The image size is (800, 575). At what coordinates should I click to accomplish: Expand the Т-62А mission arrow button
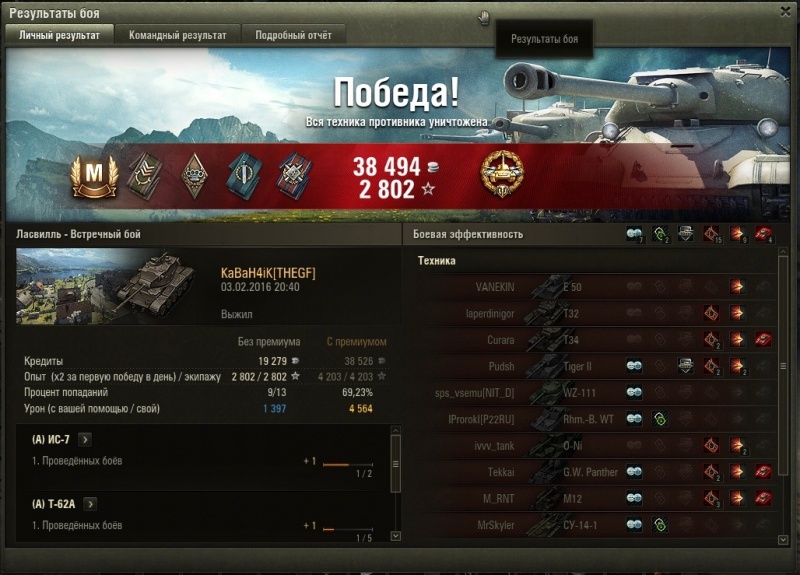[90, 504]
